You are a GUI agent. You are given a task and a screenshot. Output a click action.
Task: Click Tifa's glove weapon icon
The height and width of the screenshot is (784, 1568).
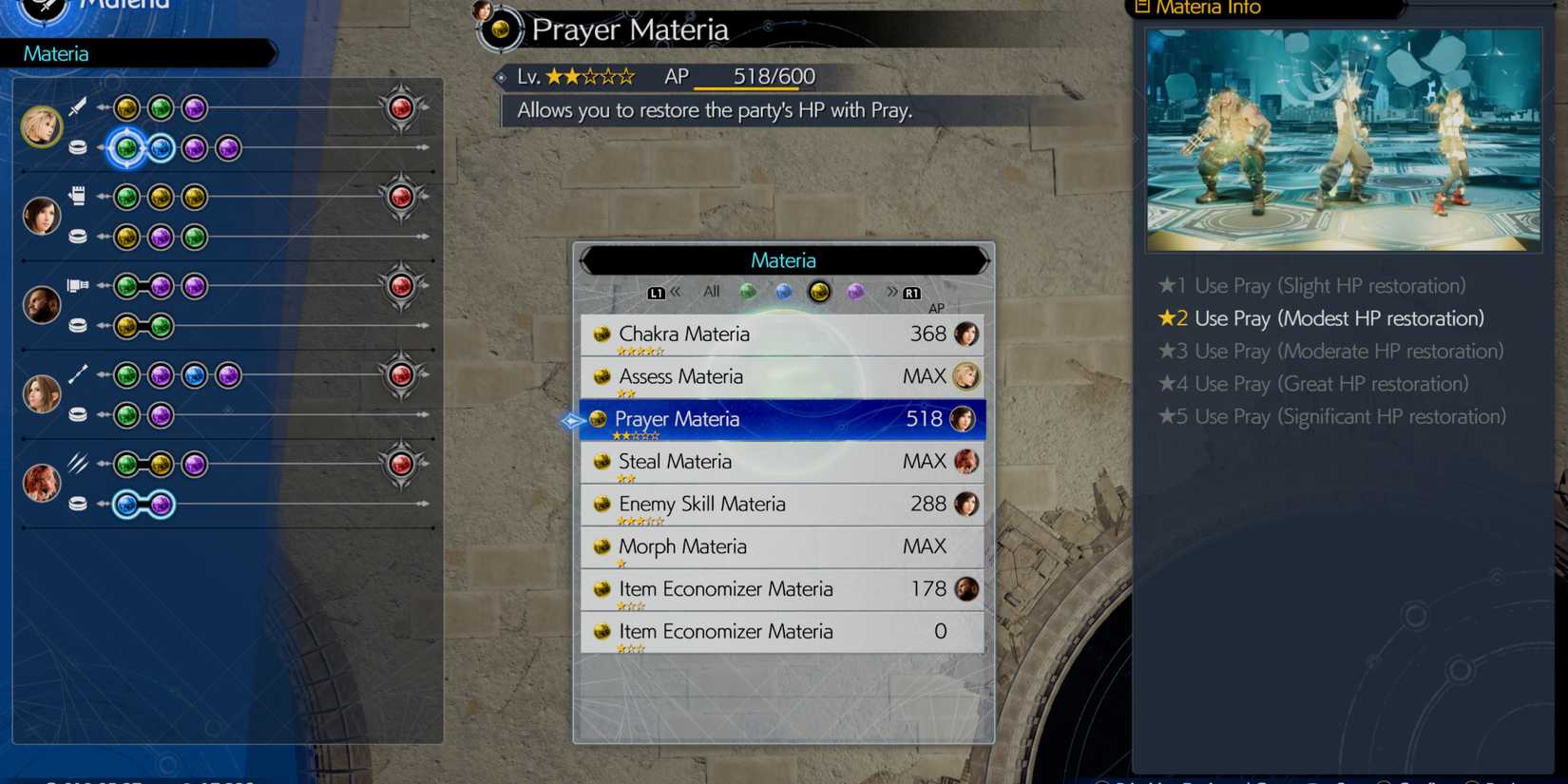(76, 194)
